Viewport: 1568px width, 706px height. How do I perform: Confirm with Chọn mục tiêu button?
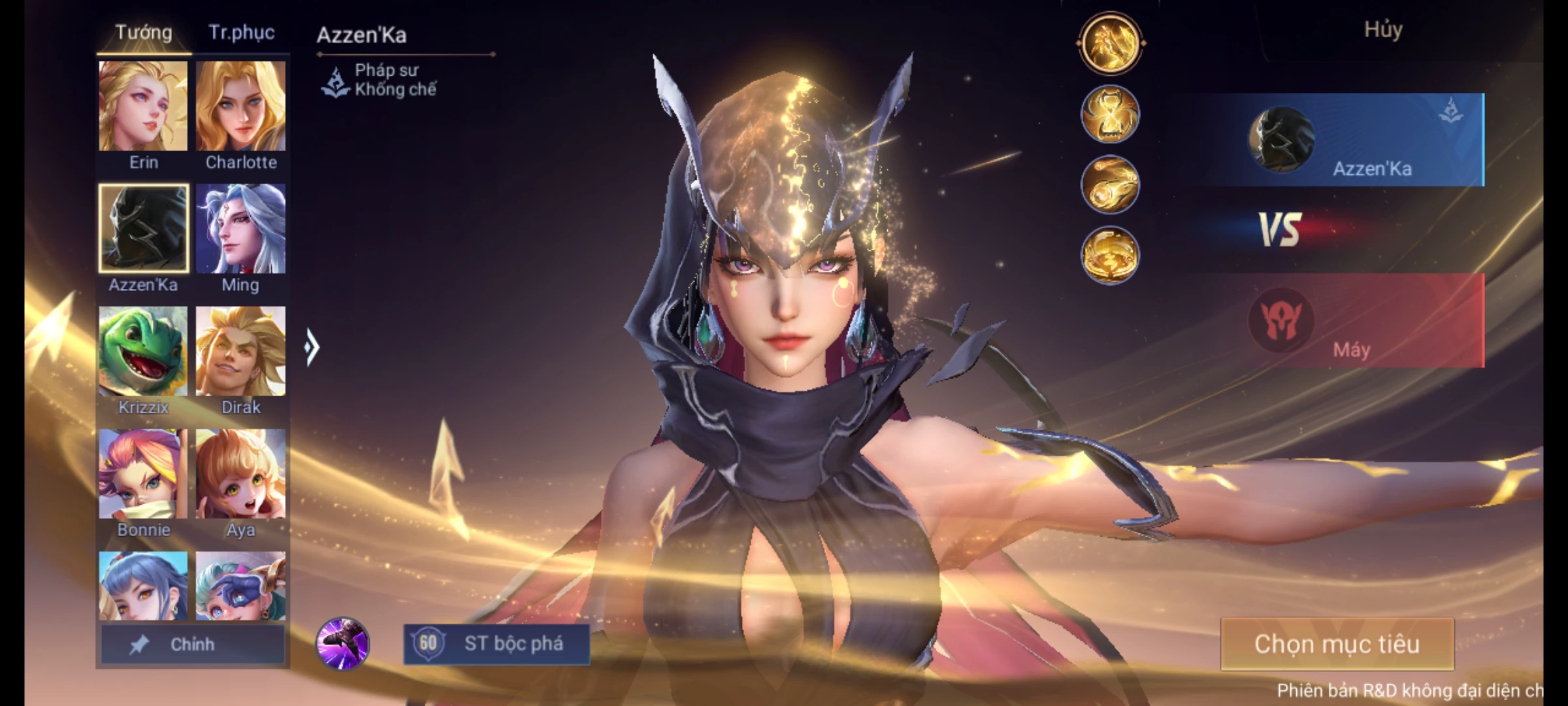point(1337,645)
